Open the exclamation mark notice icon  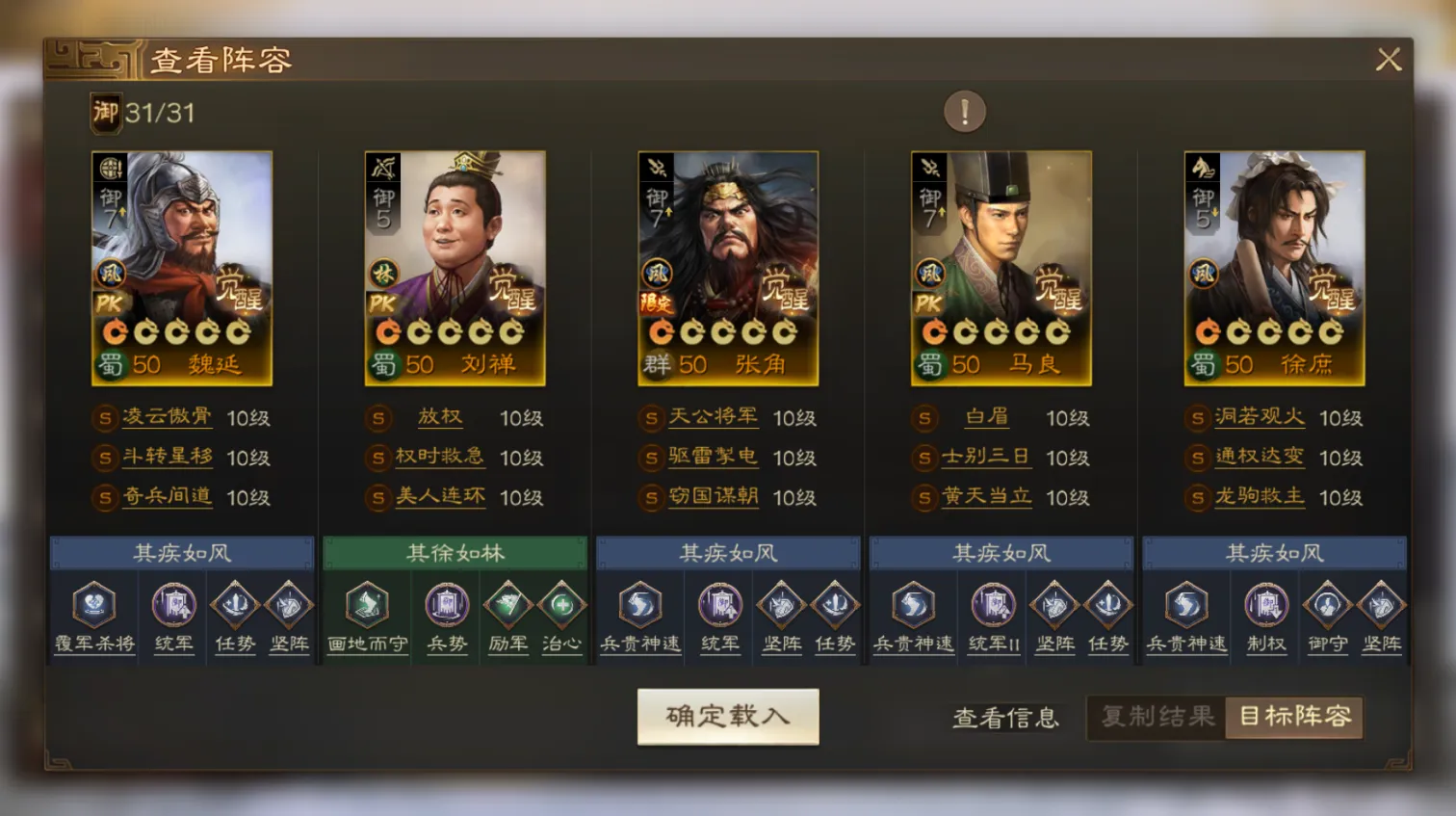tap(965, 111)
